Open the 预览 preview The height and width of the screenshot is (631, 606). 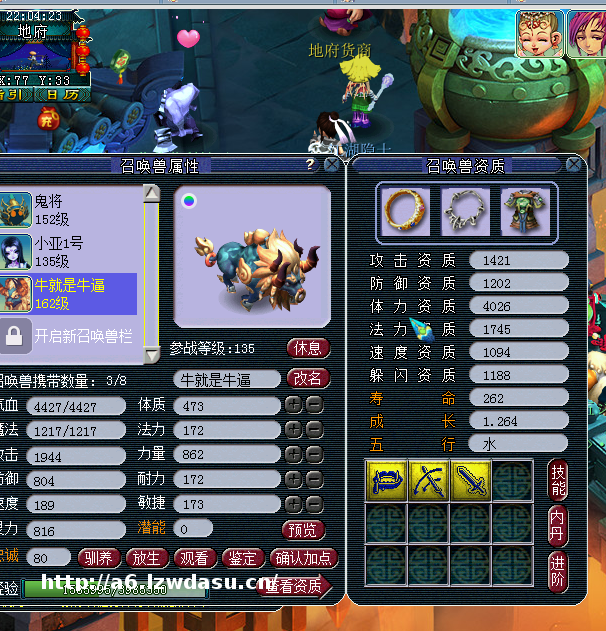click(304, 528)
